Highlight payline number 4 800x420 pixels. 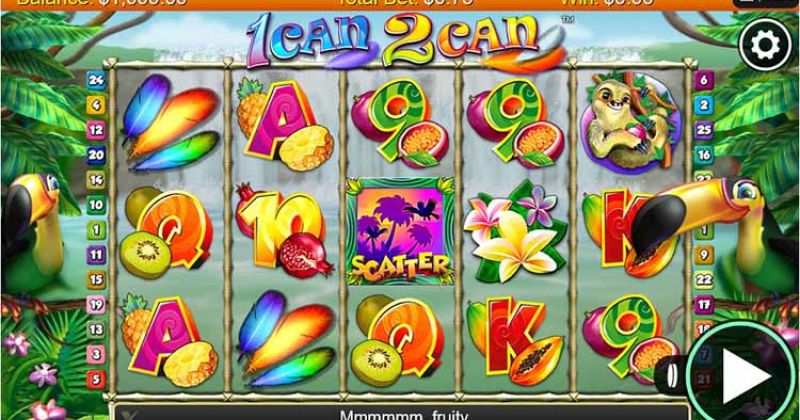(96, 104)
